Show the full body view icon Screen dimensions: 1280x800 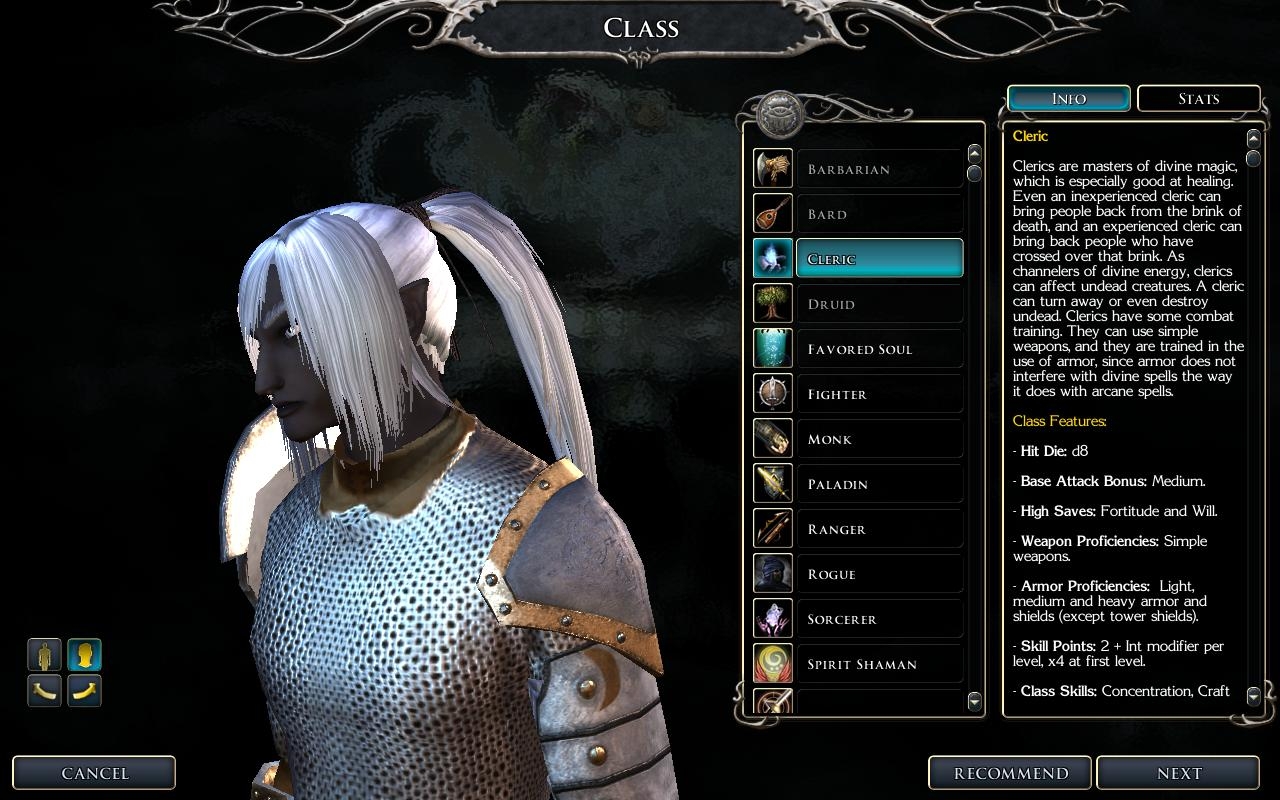click(44, 655)
